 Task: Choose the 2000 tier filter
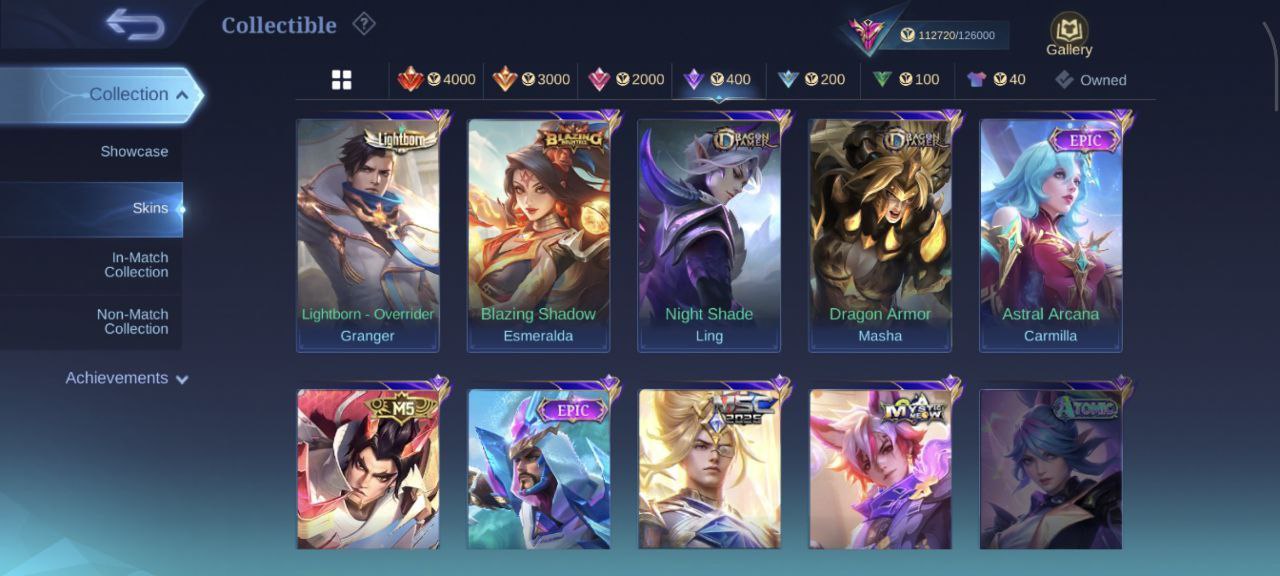pos(626,80)
